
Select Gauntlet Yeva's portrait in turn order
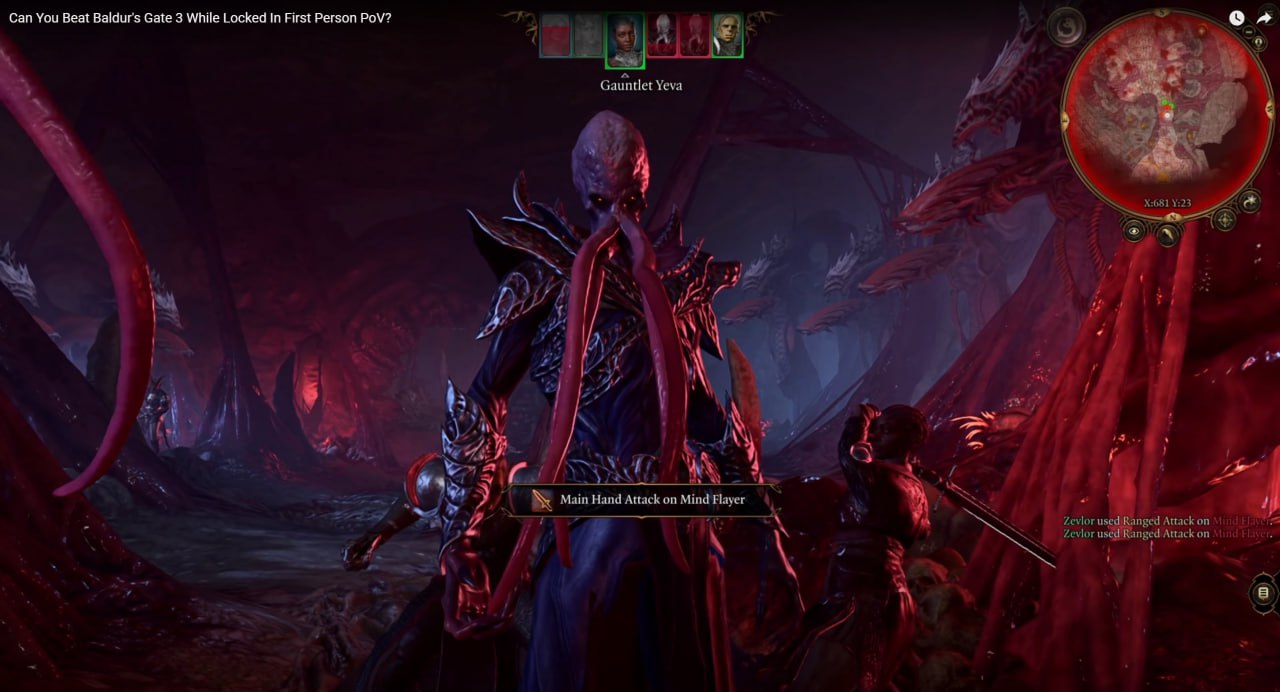click(624, 38)
